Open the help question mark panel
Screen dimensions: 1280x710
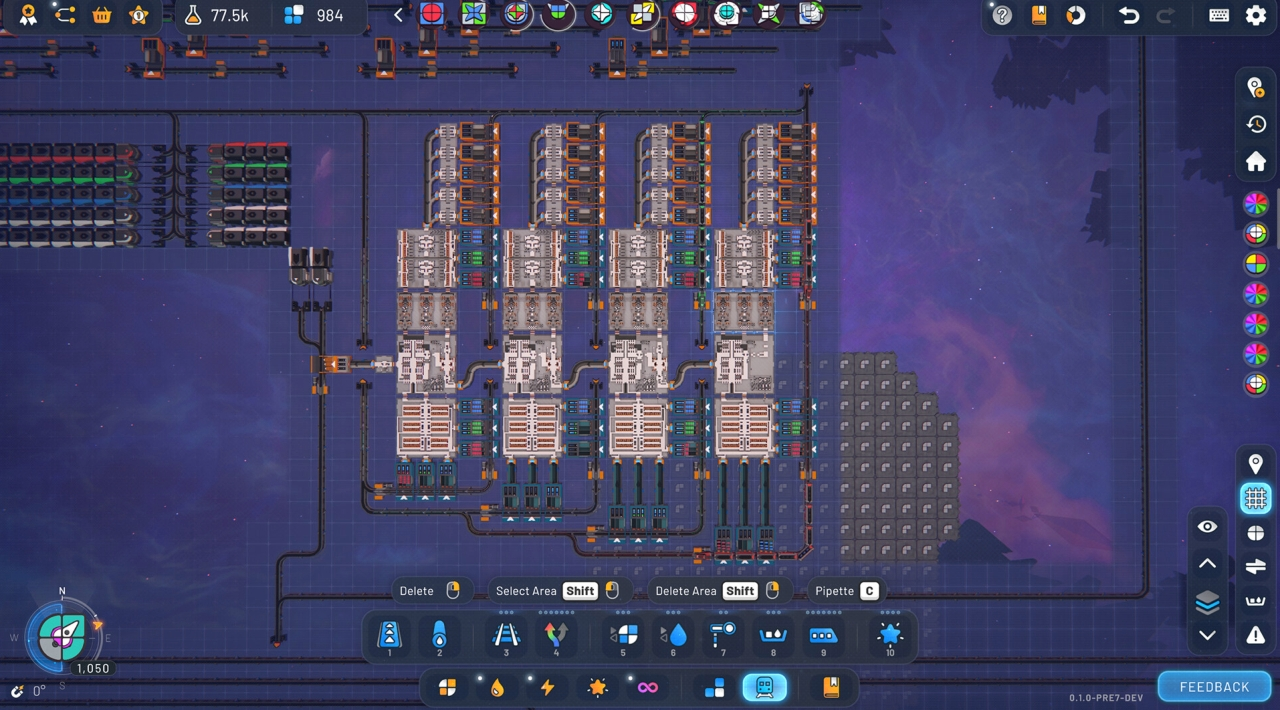1002,15
